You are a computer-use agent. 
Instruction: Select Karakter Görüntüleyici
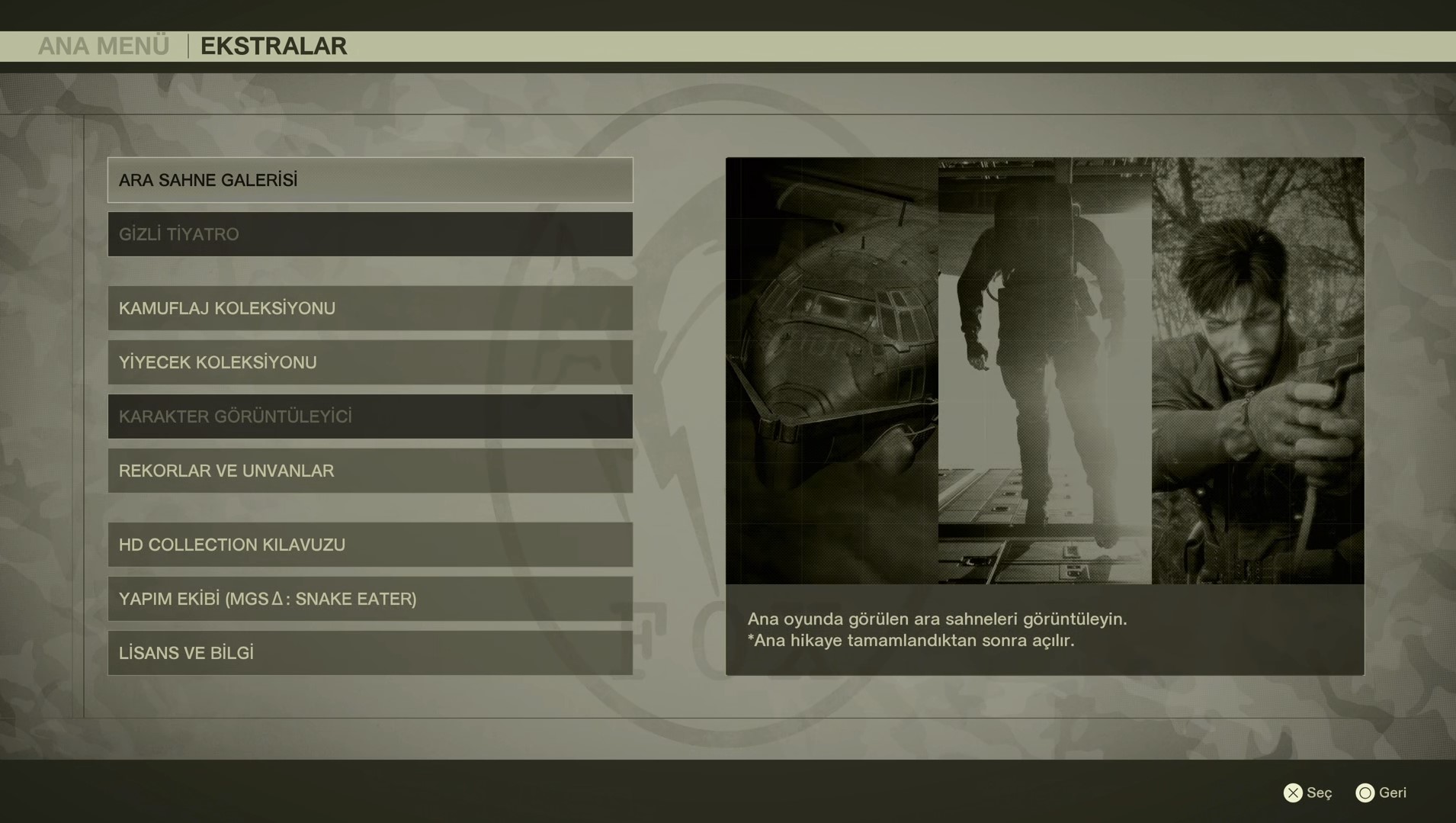[x=370, y=416]
